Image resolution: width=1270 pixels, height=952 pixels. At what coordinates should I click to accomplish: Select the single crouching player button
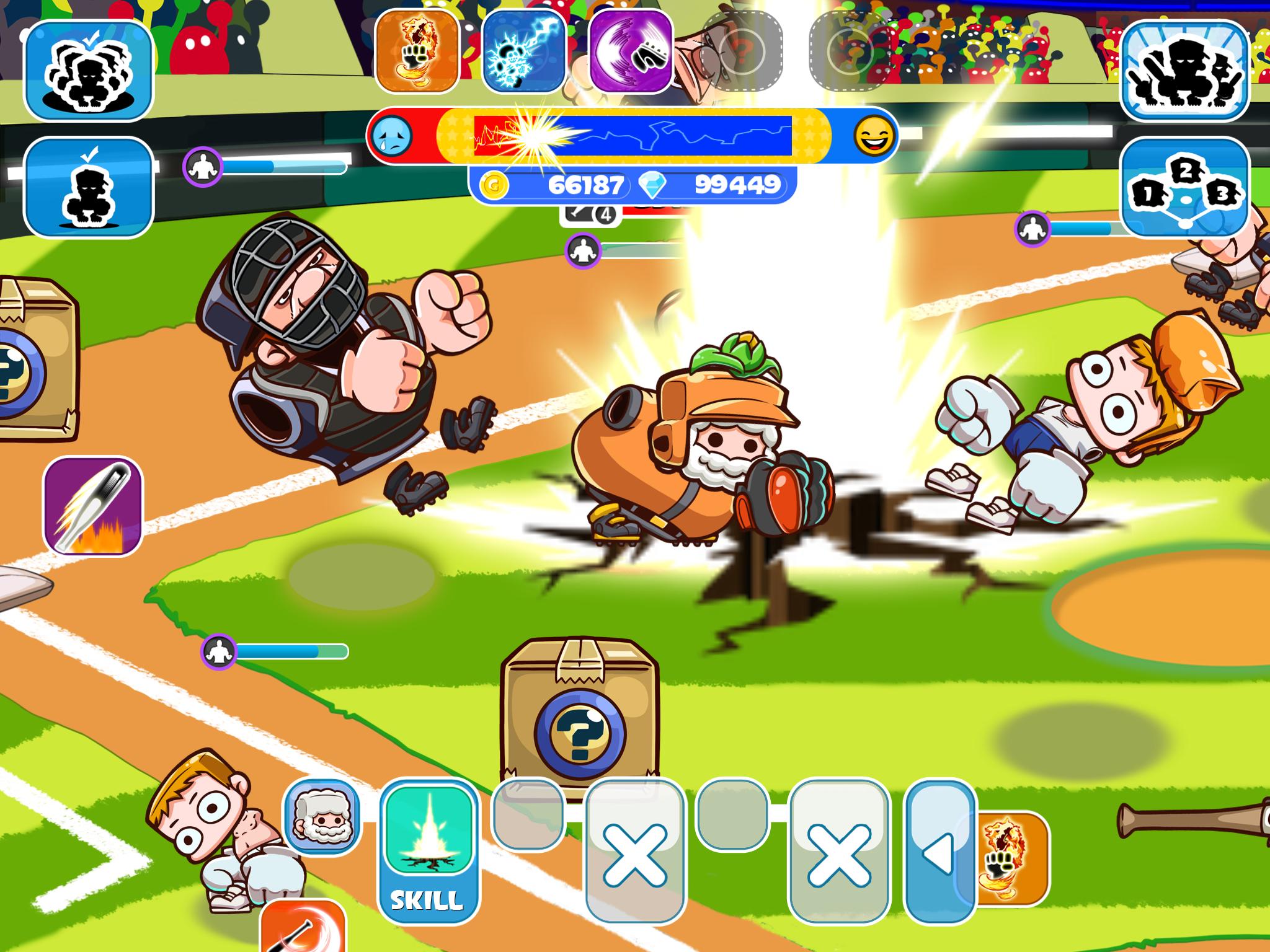click(x=88, y=187)
